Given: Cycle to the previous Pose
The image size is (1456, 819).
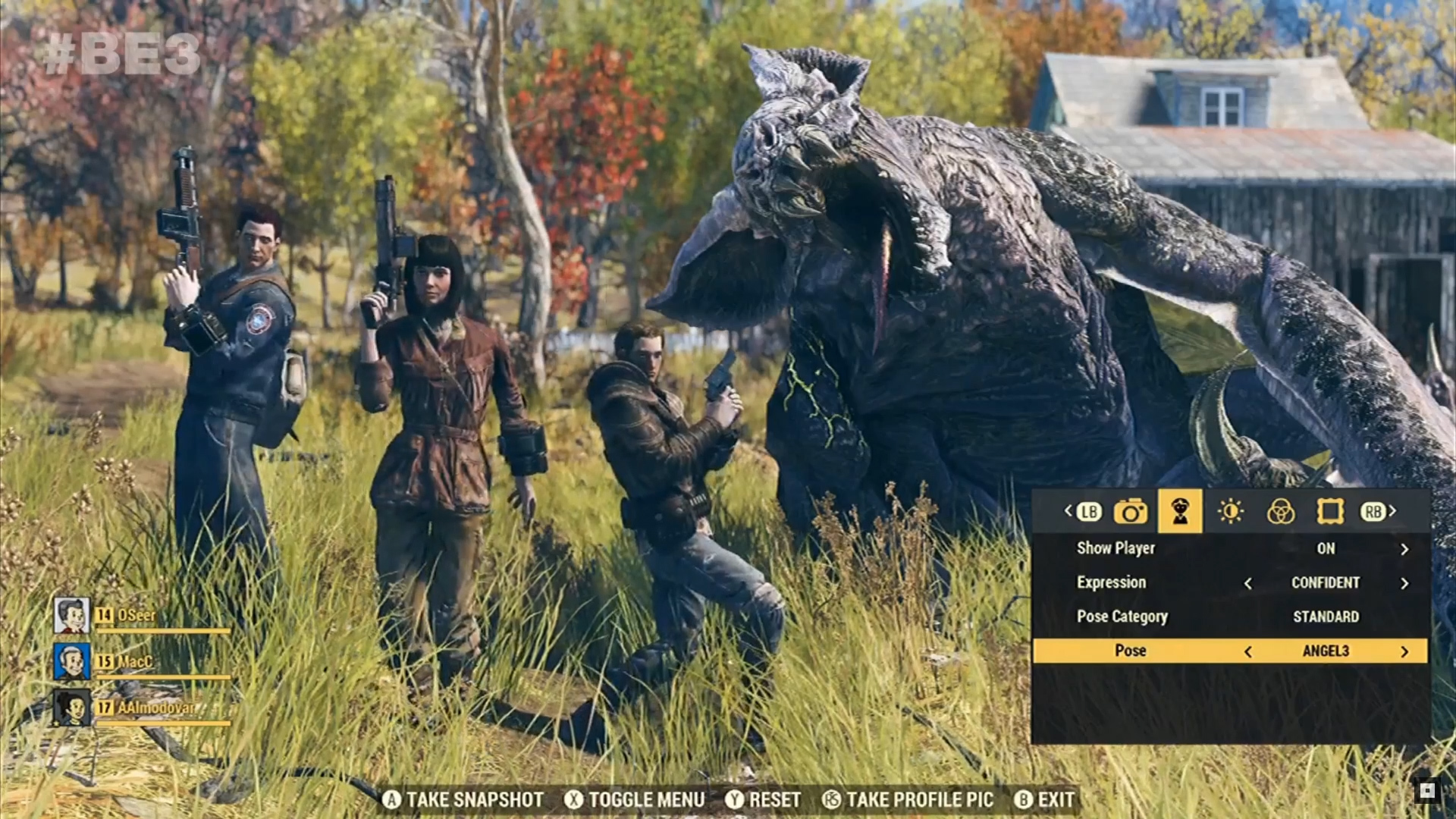Looking at the screenshot, I should (x=1247, y=651).
